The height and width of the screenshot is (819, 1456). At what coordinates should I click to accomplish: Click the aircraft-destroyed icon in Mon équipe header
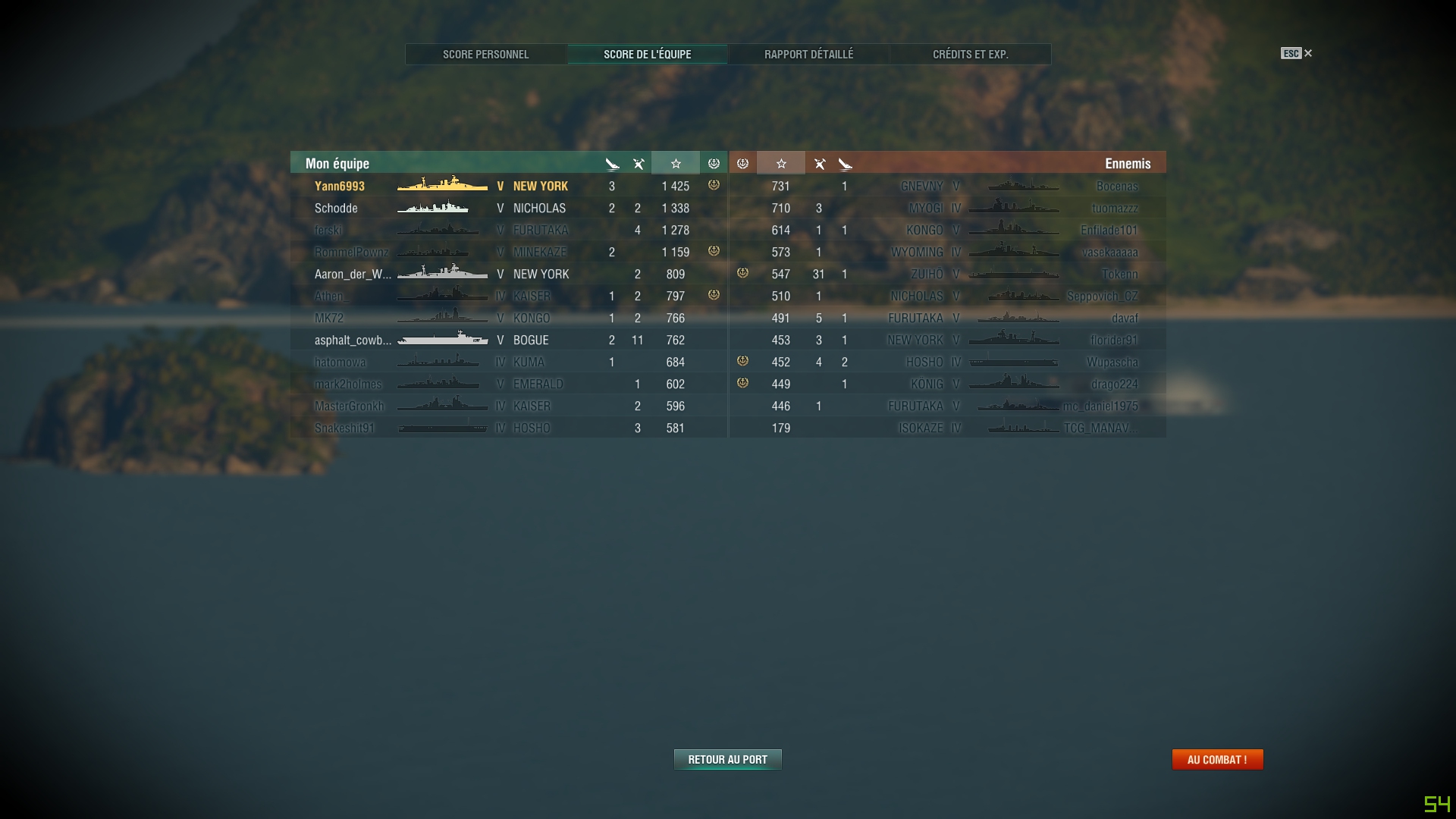pos(638,162)
